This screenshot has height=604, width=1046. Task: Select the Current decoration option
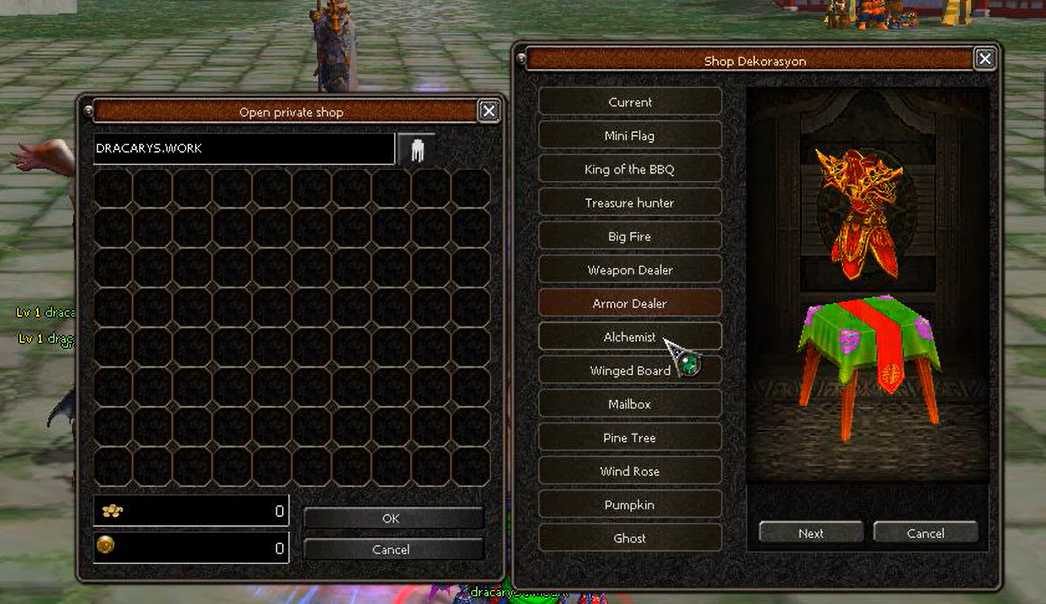pyautogui.click(x=630, y=102)
